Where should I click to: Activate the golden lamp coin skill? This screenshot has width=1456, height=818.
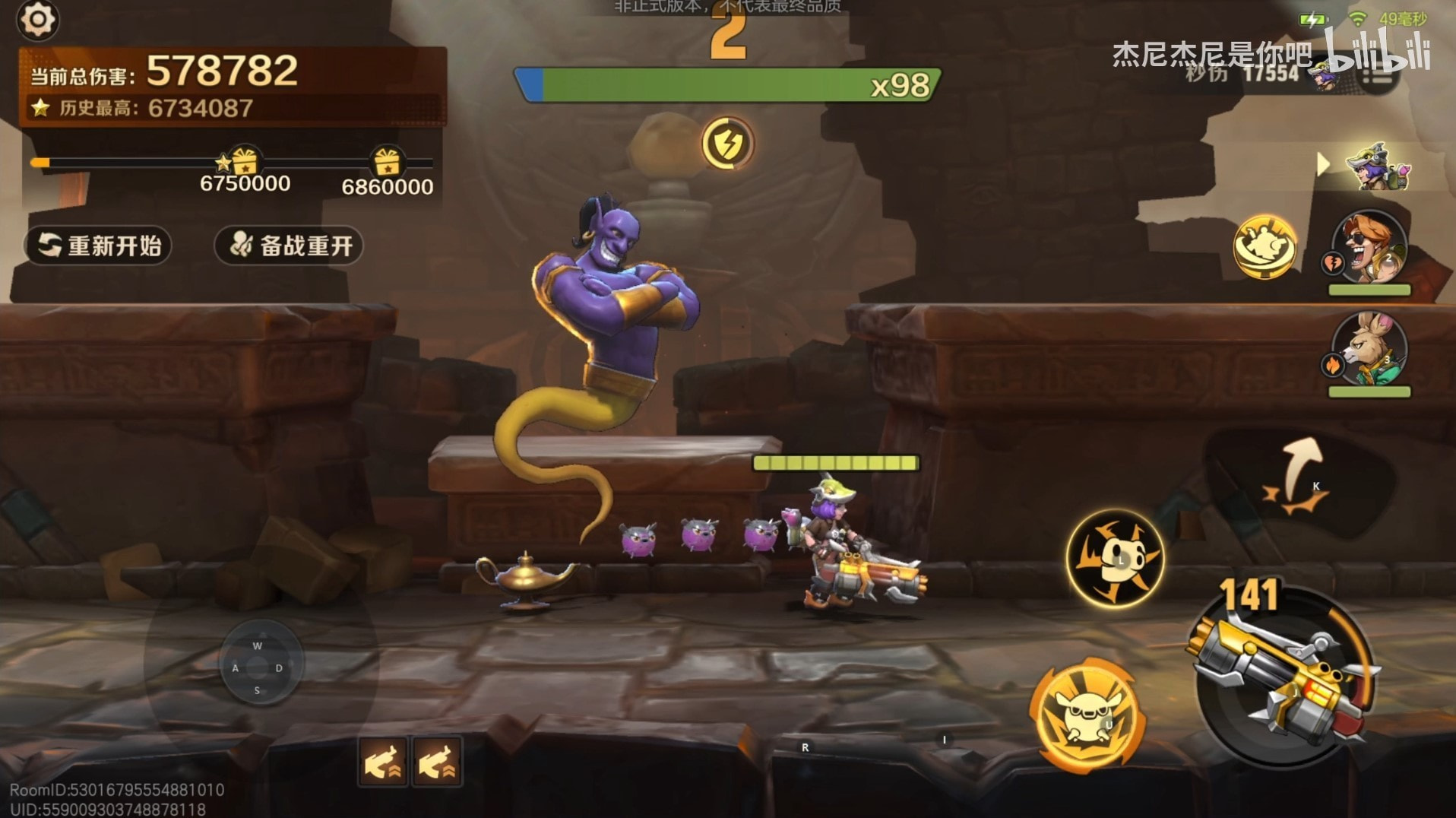click(1265, 246)
